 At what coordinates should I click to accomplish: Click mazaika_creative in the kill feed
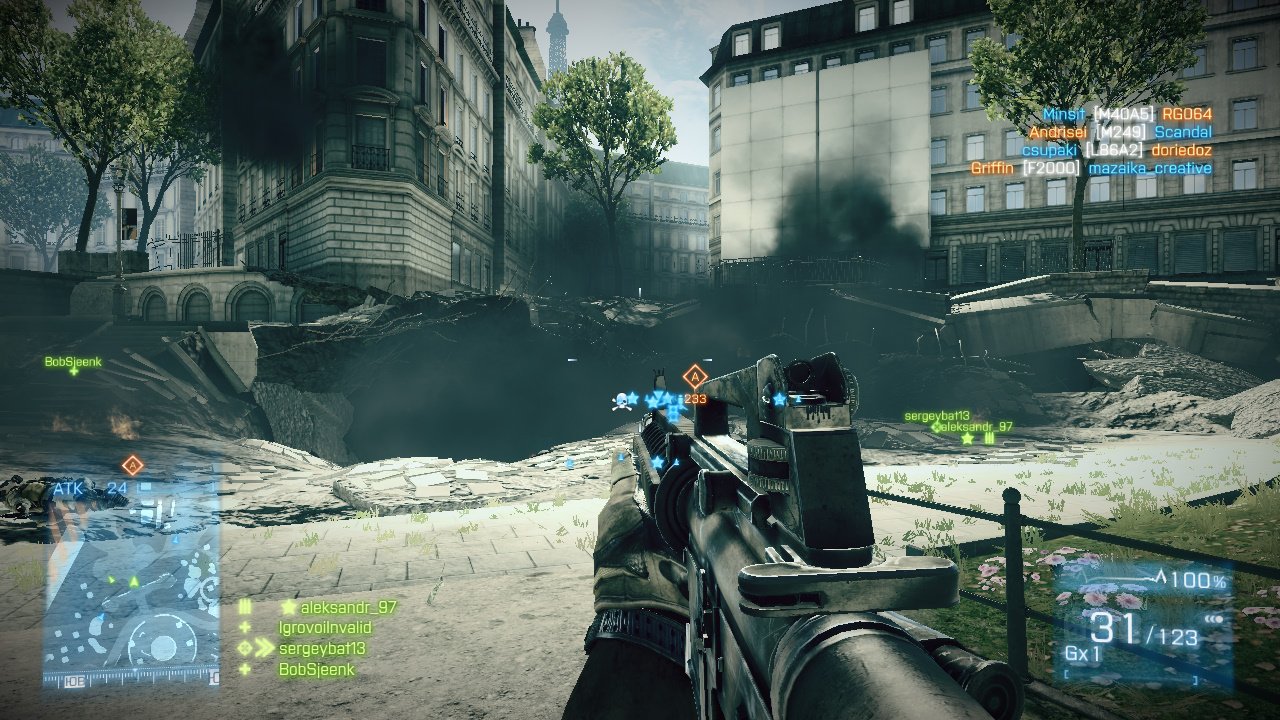click(1150, 167)
